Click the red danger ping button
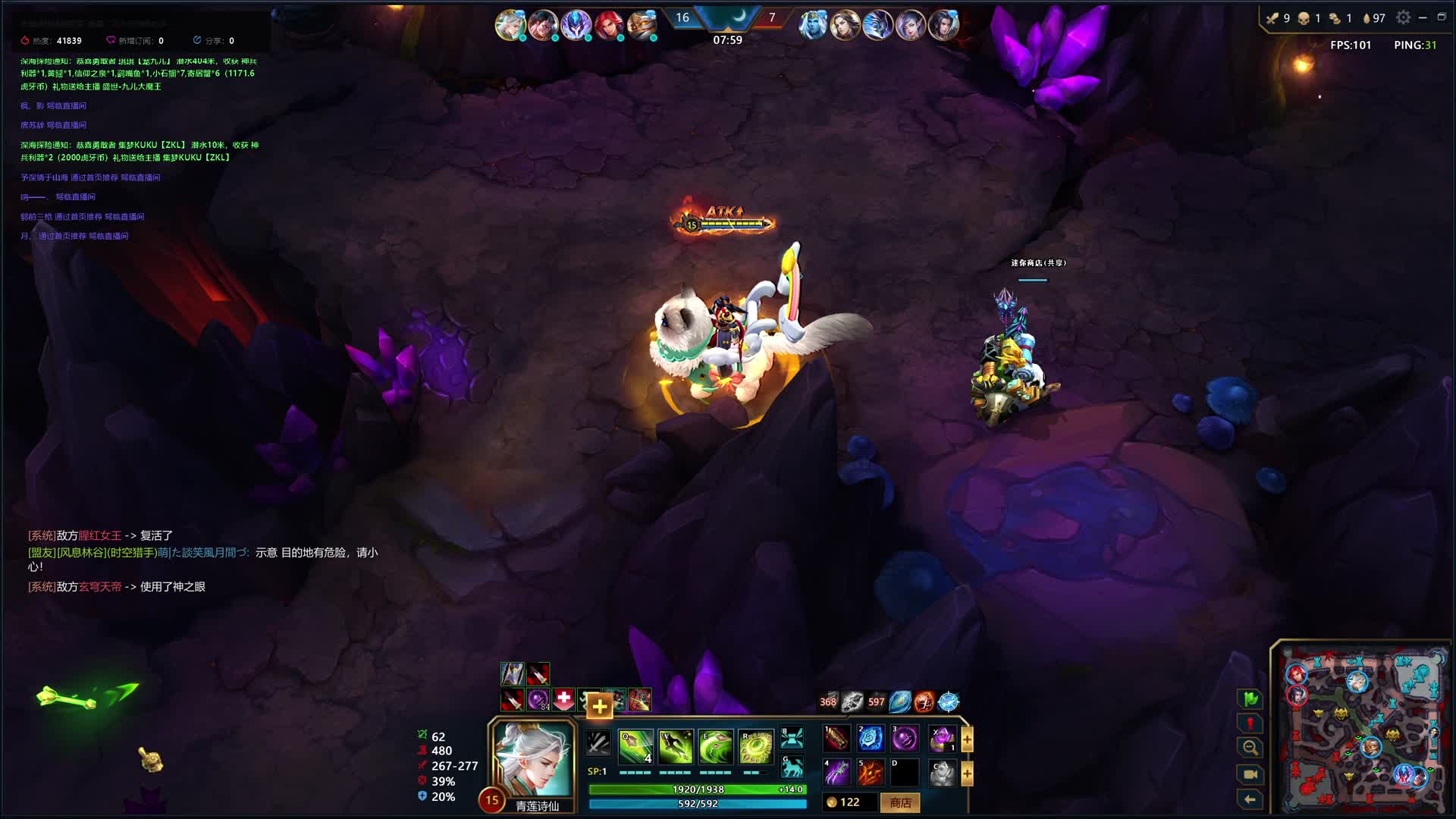1456x819 pixels. point(1250,723)
